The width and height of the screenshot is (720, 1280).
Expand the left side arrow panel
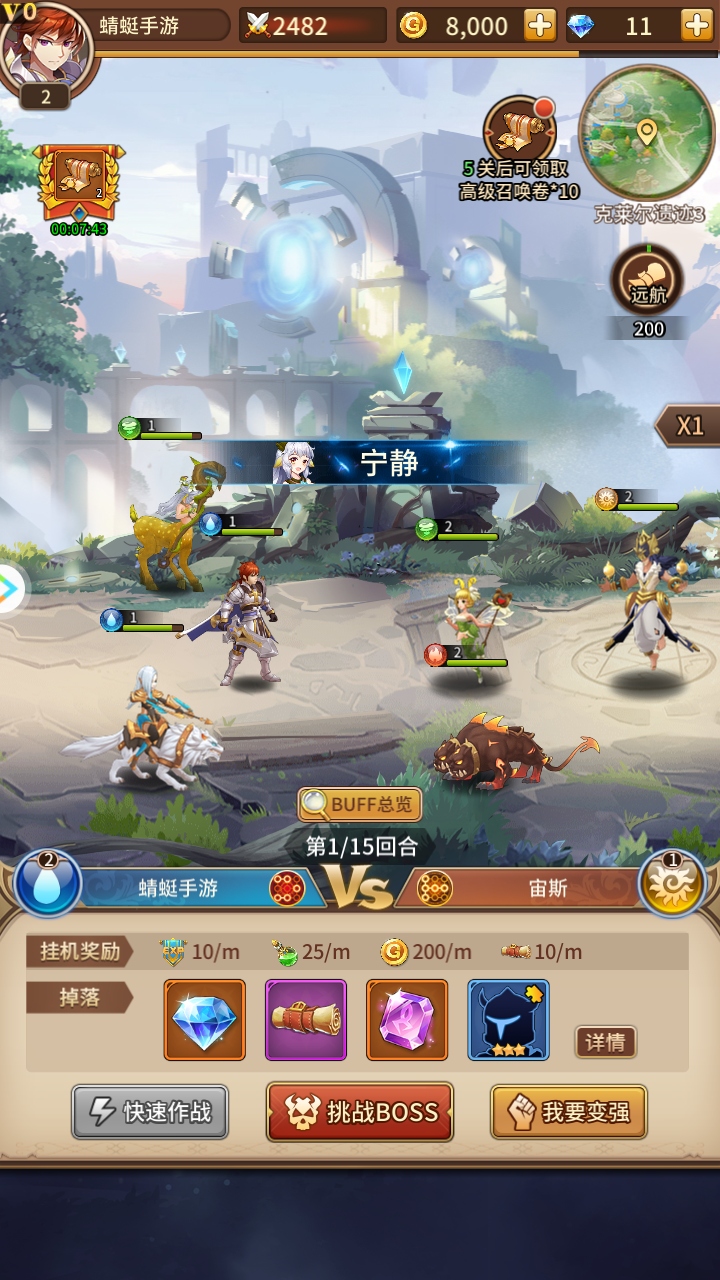click(10, 590)
